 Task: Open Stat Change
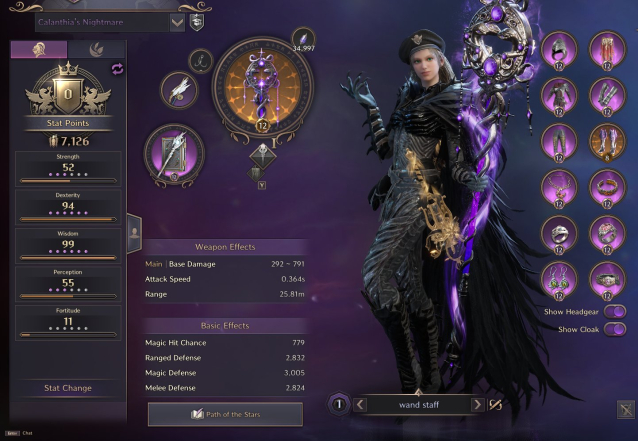(68, 388)
